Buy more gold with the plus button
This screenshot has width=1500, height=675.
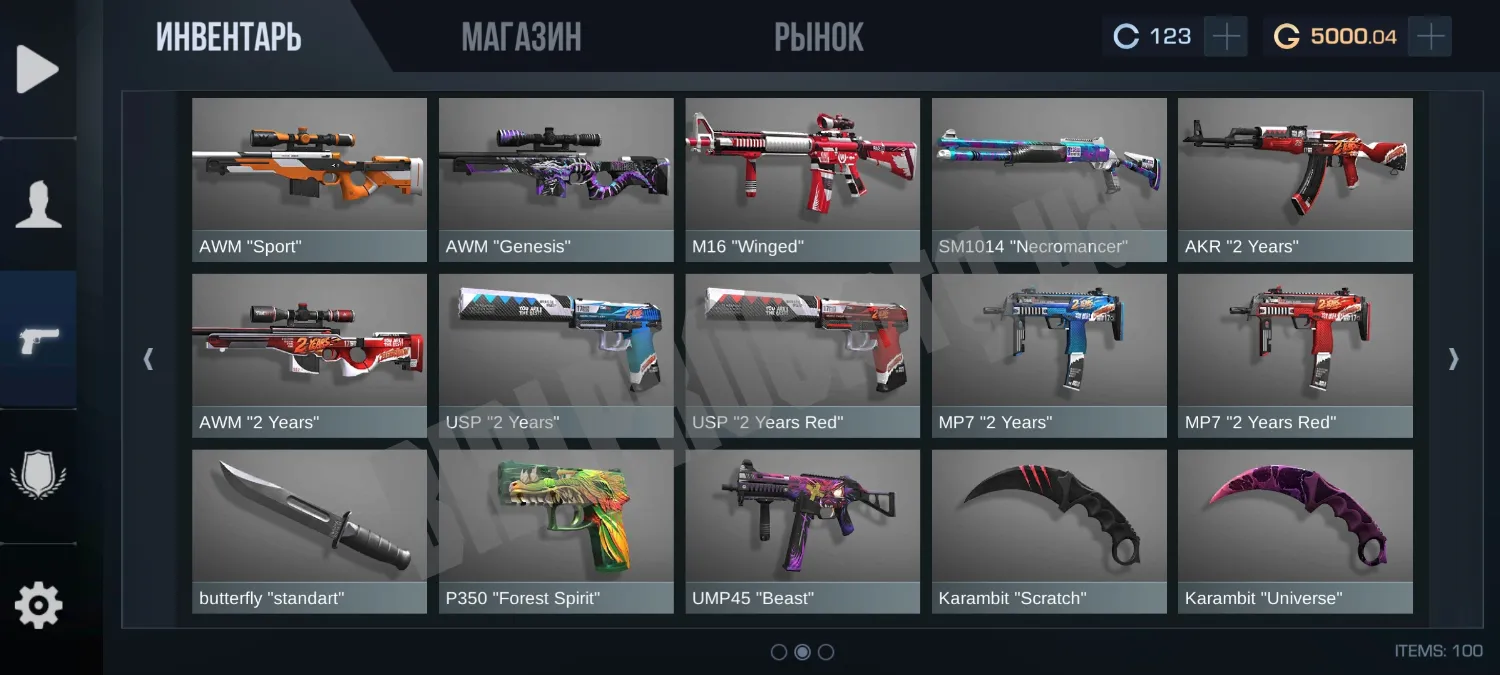[x=1431, y=37]
